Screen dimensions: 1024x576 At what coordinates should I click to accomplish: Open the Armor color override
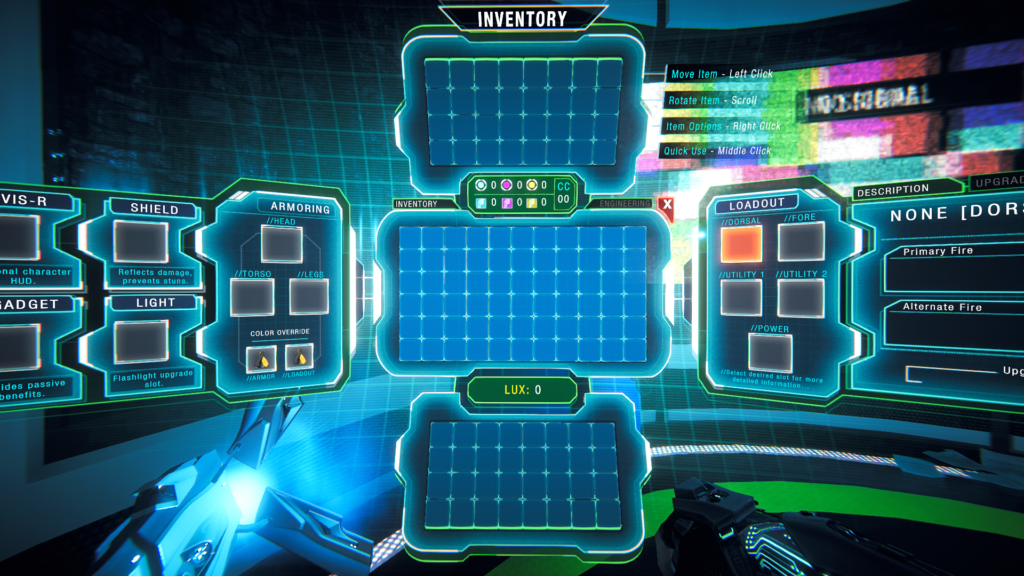pos(261,355)
